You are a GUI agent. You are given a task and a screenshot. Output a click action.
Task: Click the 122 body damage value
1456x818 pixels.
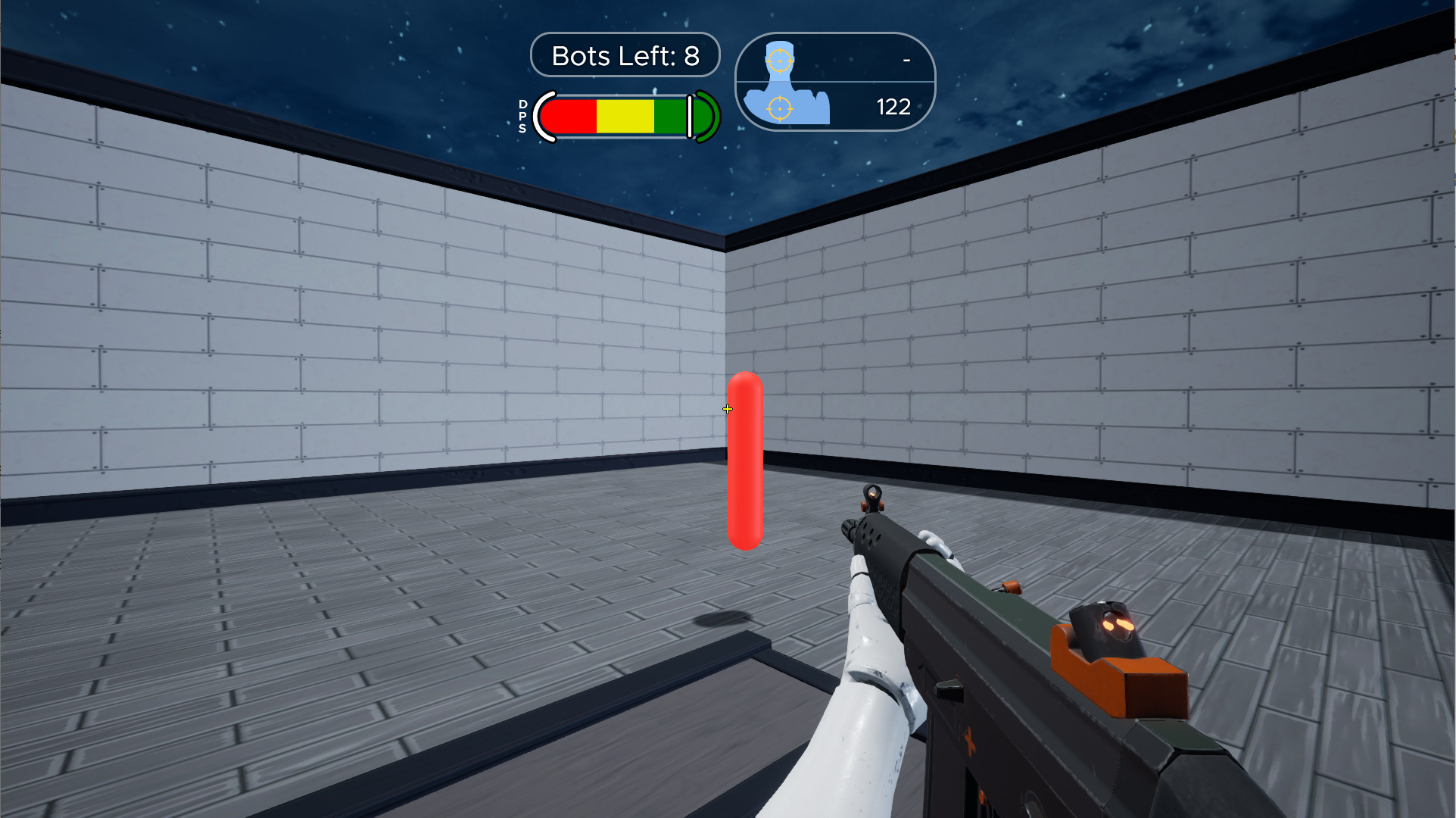pyautogui.click(x=893, y=108)
